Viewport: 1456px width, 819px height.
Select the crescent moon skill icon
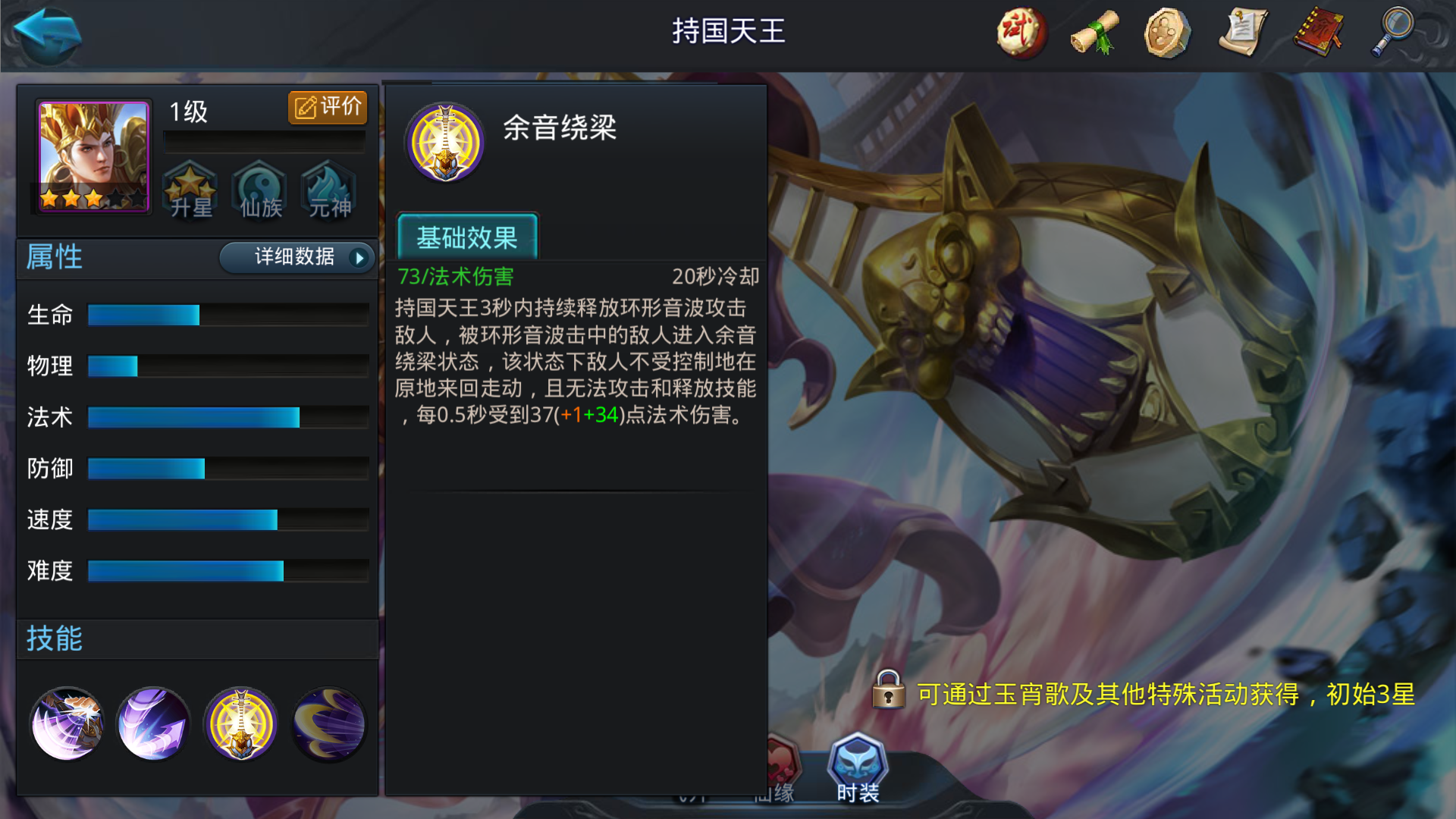click(328, 724)
